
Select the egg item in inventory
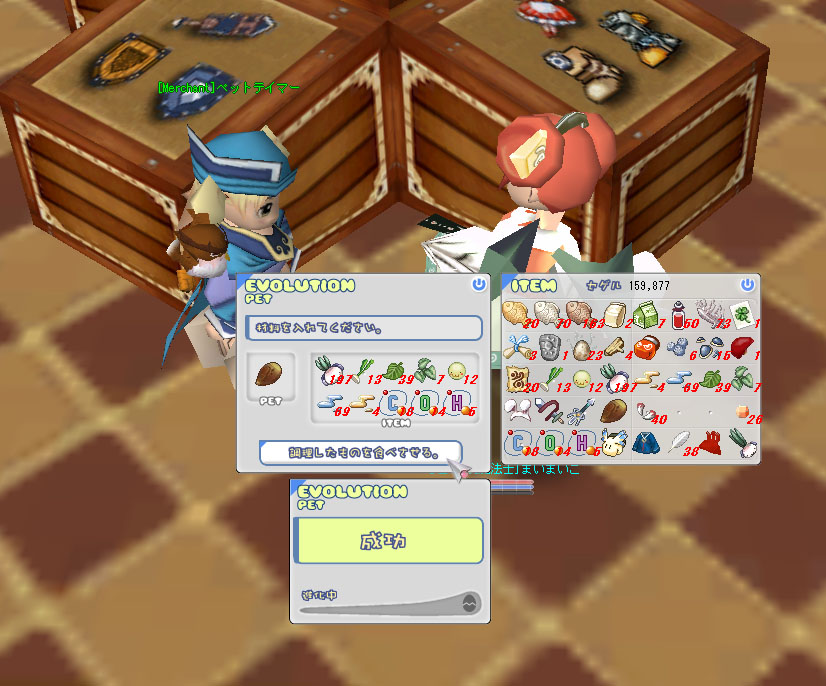[x=581, y=348]
